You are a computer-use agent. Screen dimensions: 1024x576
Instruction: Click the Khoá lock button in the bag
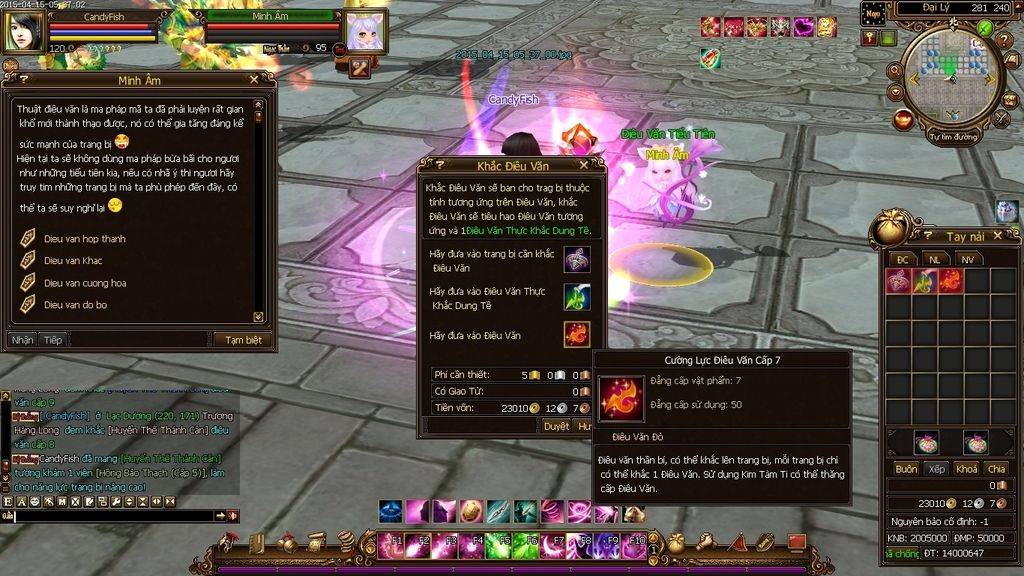pyautogui.click(x=966, y=469)
